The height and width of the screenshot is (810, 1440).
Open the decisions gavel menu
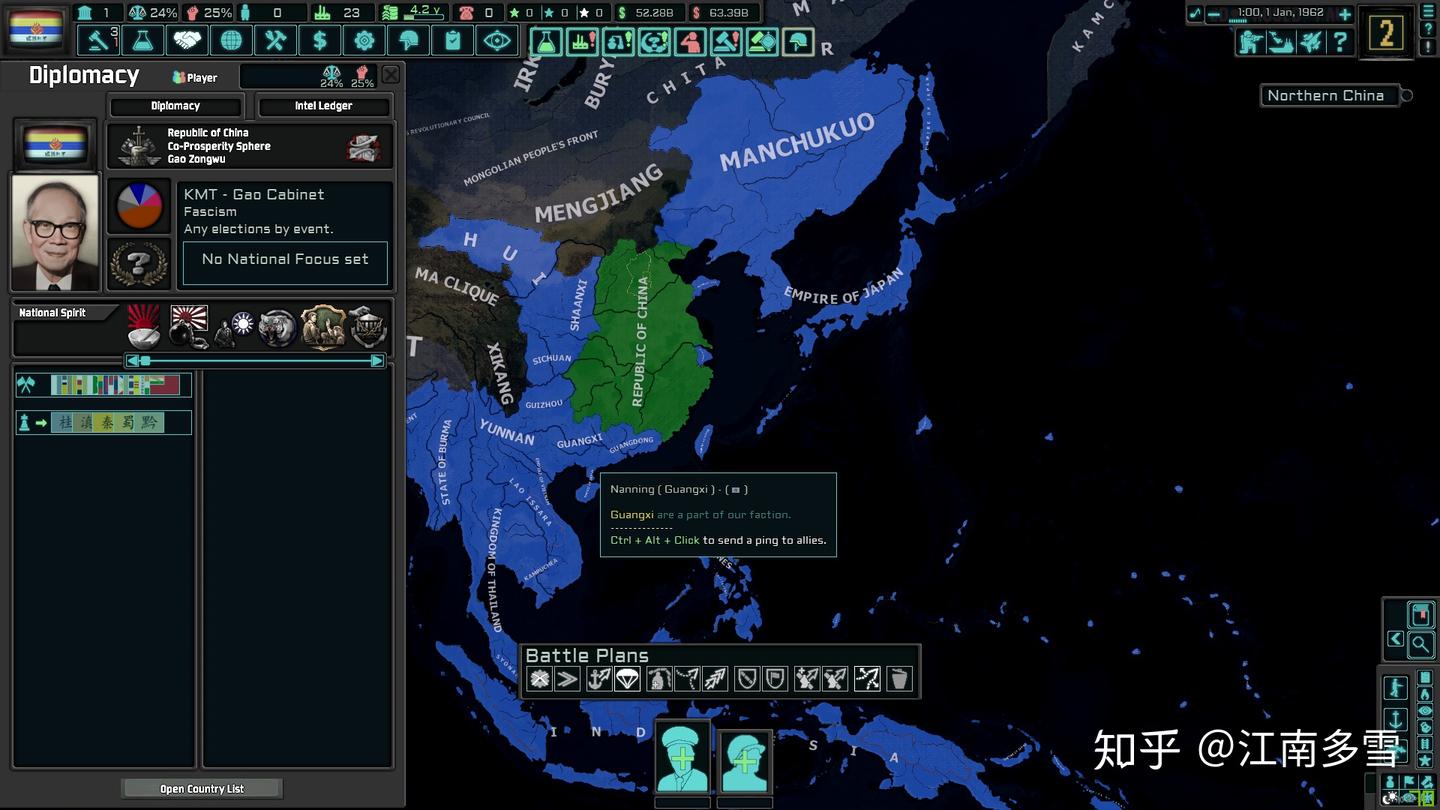pos(98,41)
